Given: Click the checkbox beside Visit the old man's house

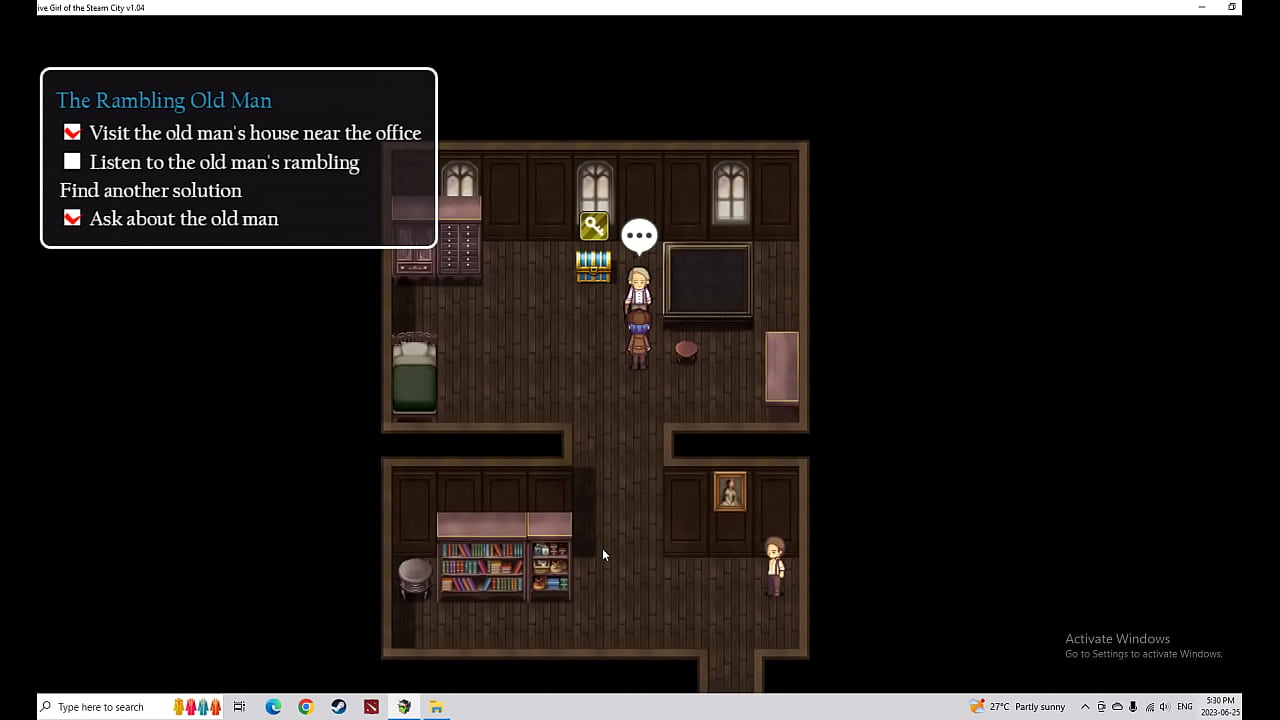Looking at the screenshot, I should click(x=72, y=133).
